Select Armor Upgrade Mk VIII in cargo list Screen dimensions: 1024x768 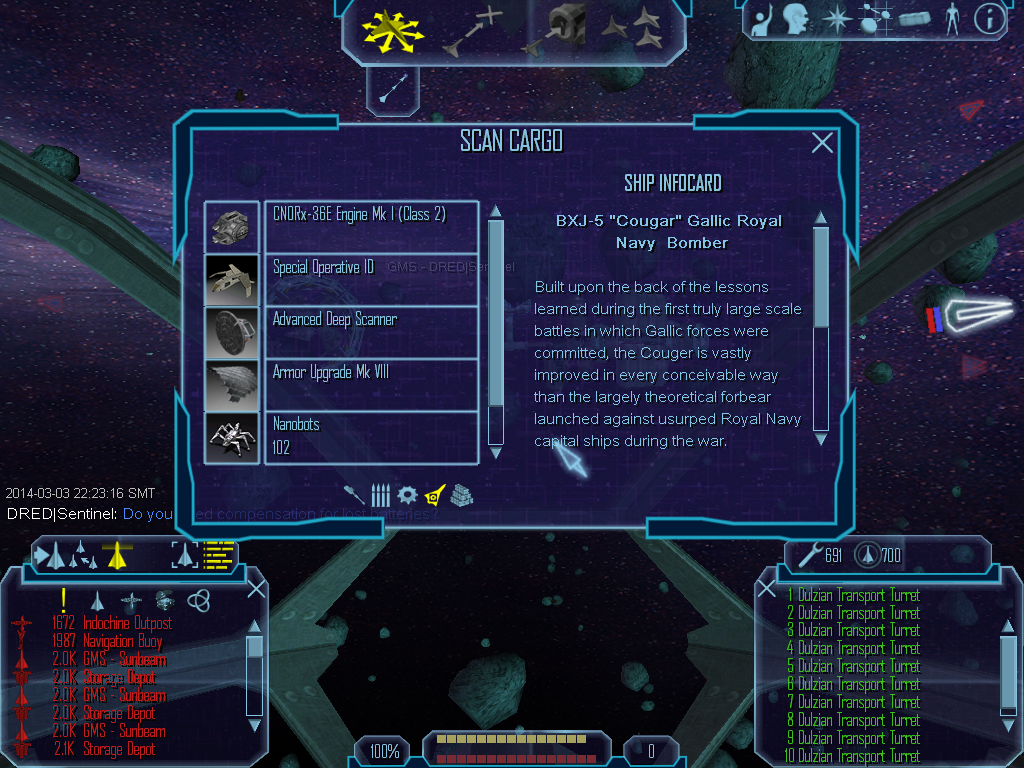371,383
